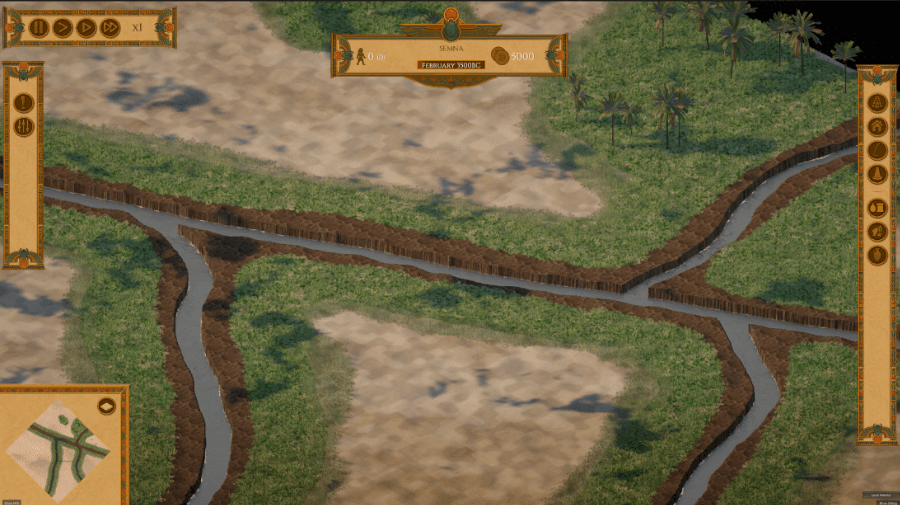Activate the double-arrow fastest speed
The image size is (900, 505).
110,28
